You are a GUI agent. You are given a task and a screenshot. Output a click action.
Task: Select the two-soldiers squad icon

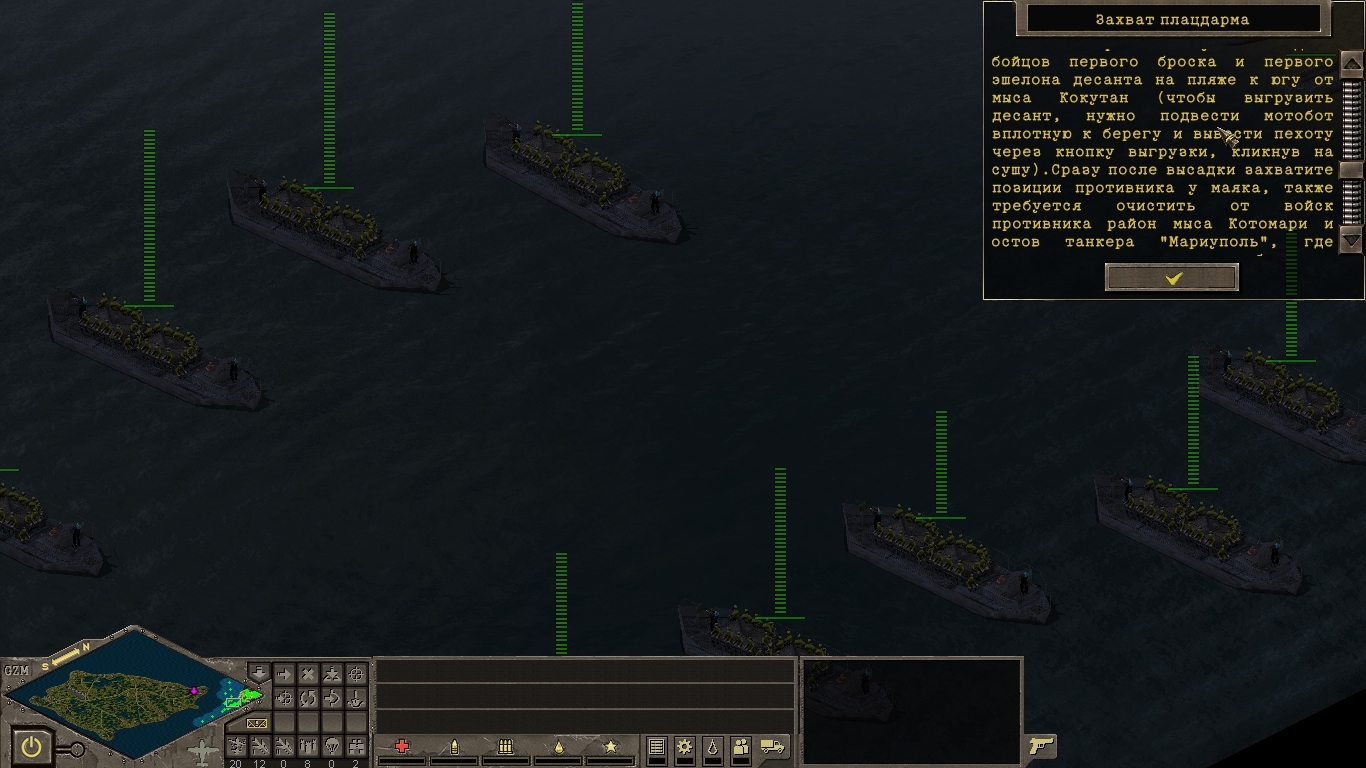[741, 746]
